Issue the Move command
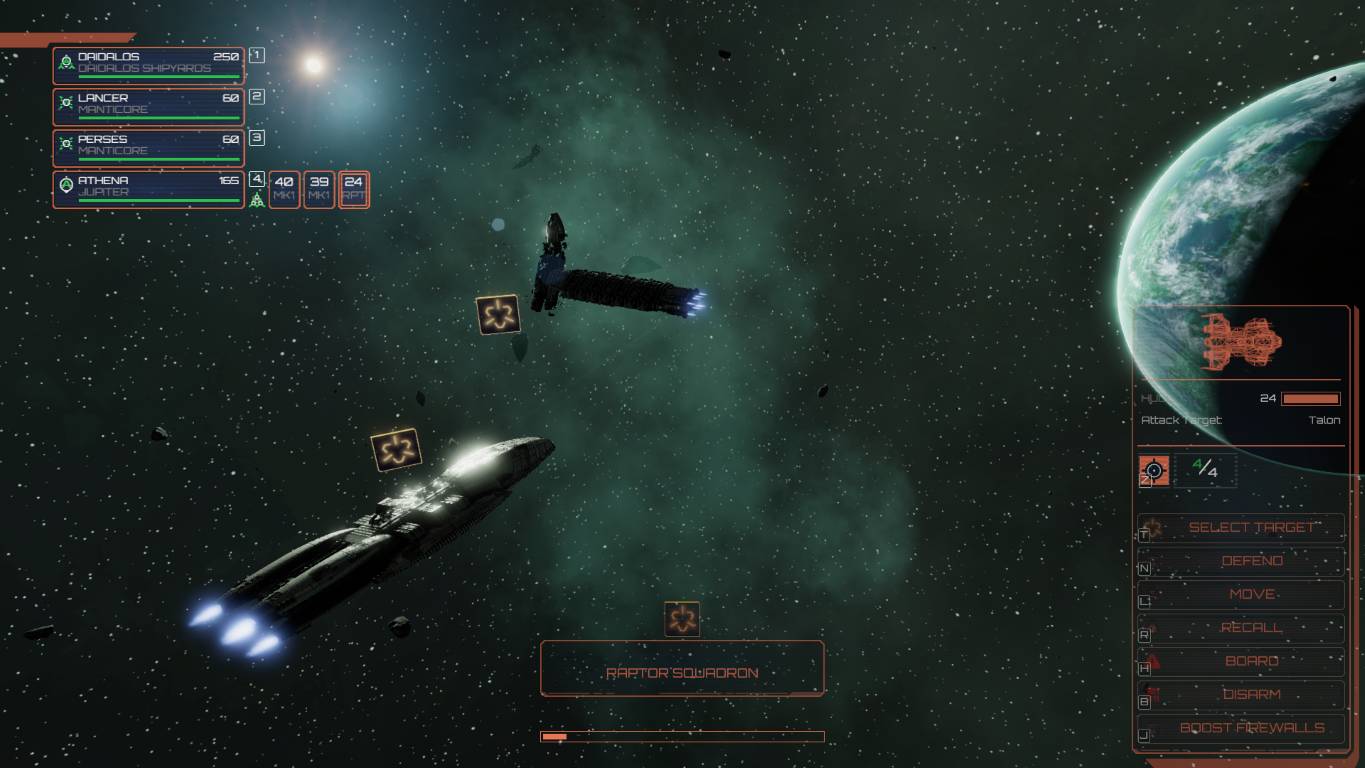Screen dimensions: 1365x768 1251,594
